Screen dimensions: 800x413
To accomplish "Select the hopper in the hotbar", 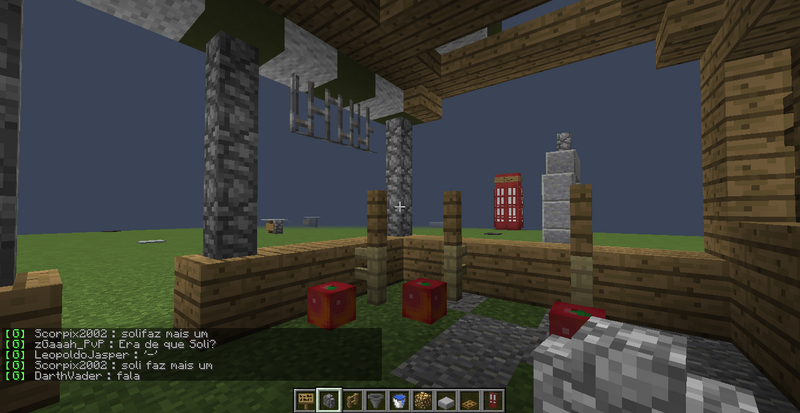I will [376, 400].
